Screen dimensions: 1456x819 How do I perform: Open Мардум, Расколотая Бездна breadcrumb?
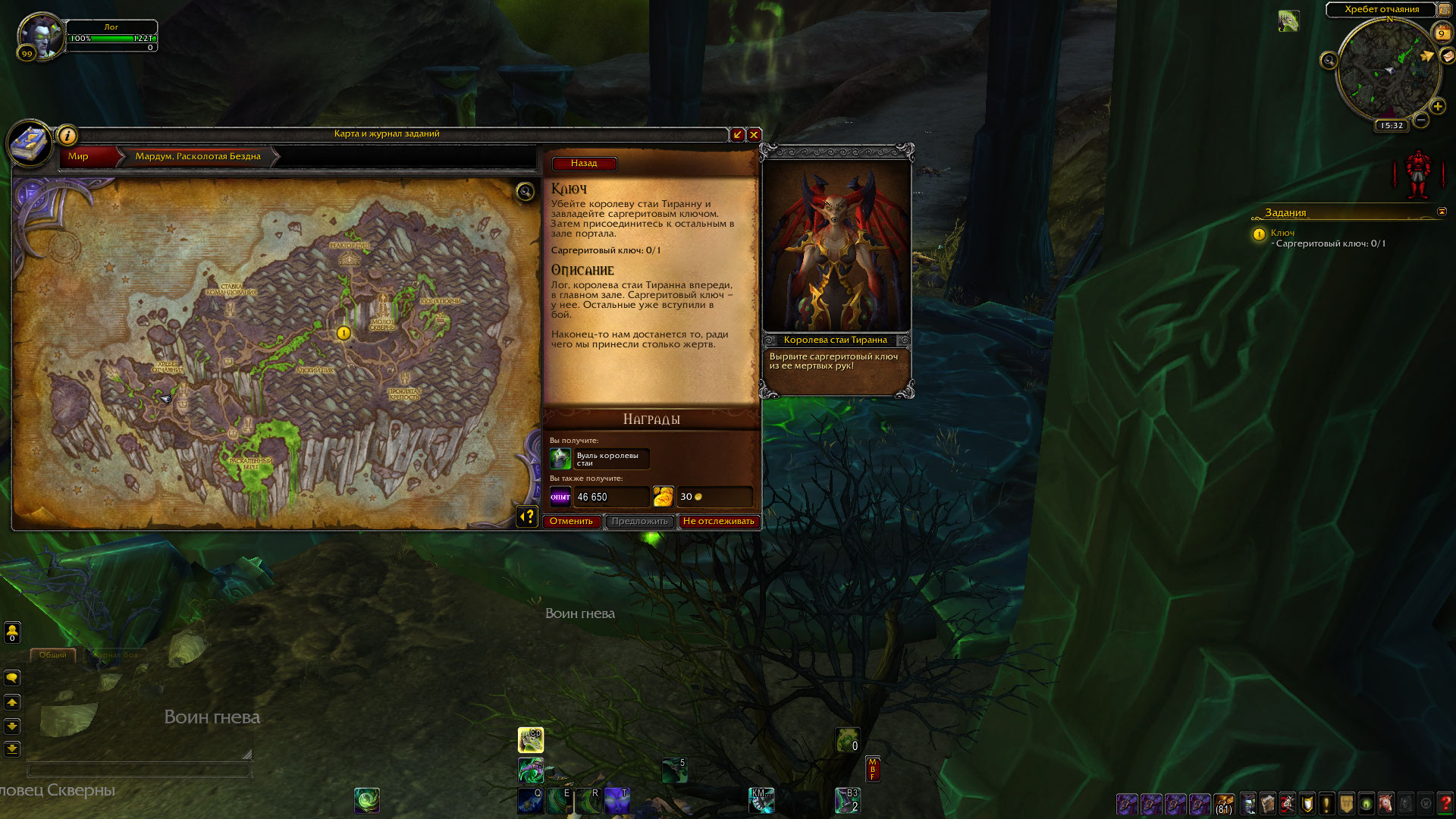point(198,156)
